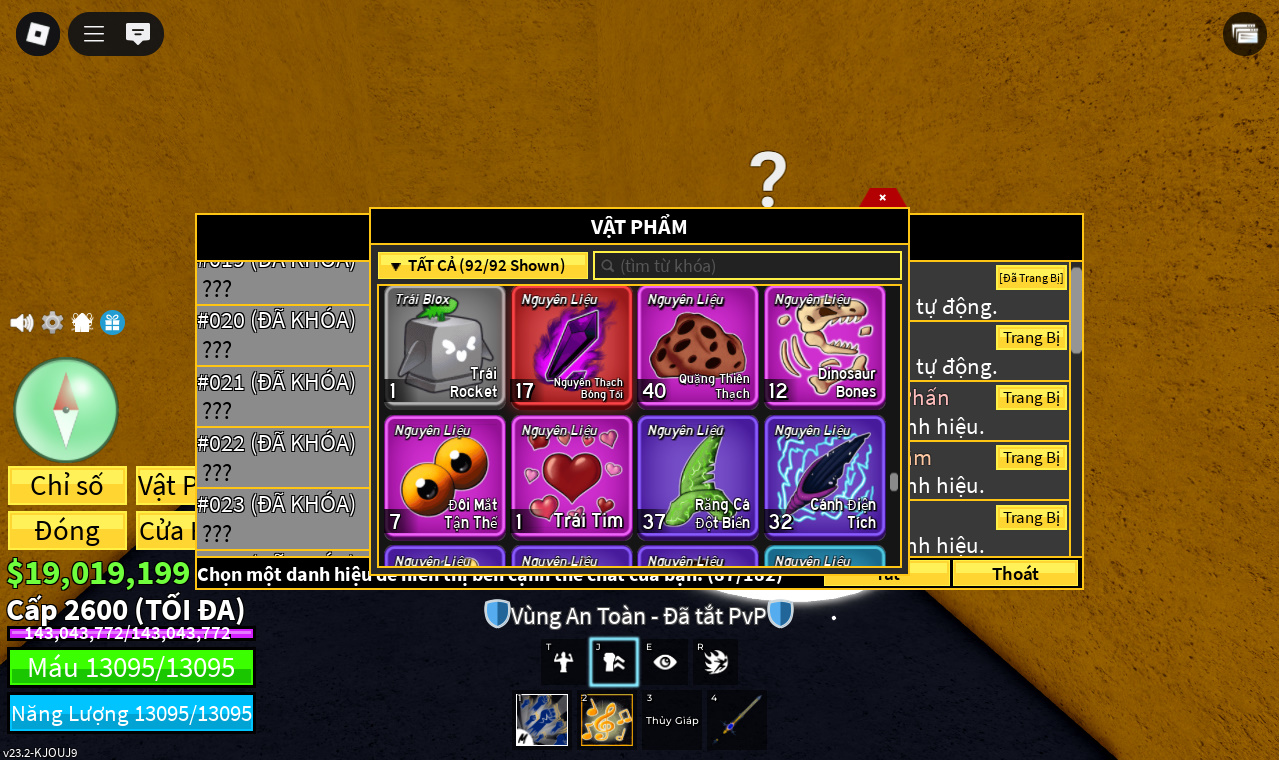Select the Trái Rocket fruit item
Image resolution: width=1279 pixels, height=760 pixels.
445,346
